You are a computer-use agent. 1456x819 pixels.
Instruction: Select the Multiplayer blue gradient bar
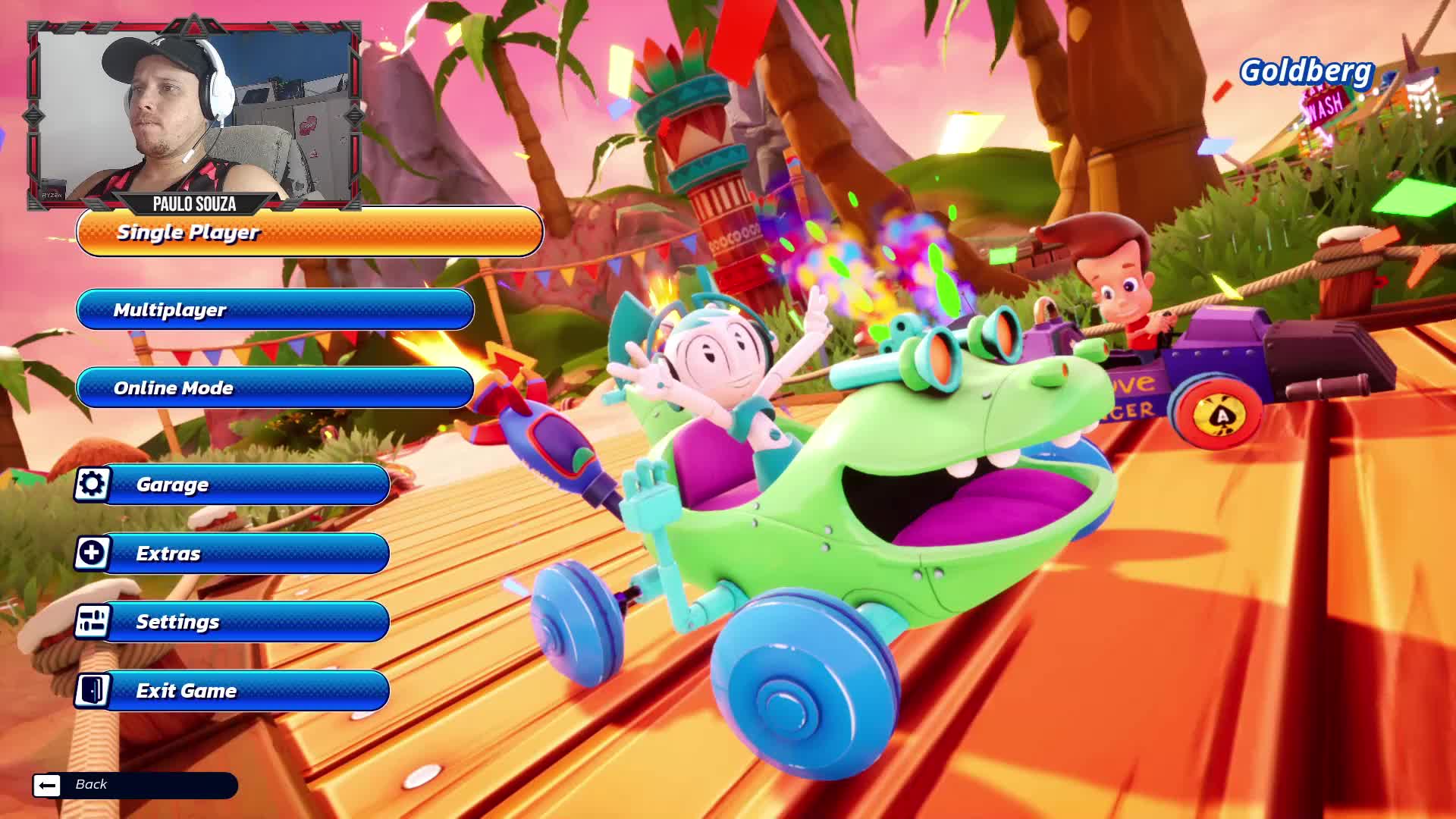273,310
